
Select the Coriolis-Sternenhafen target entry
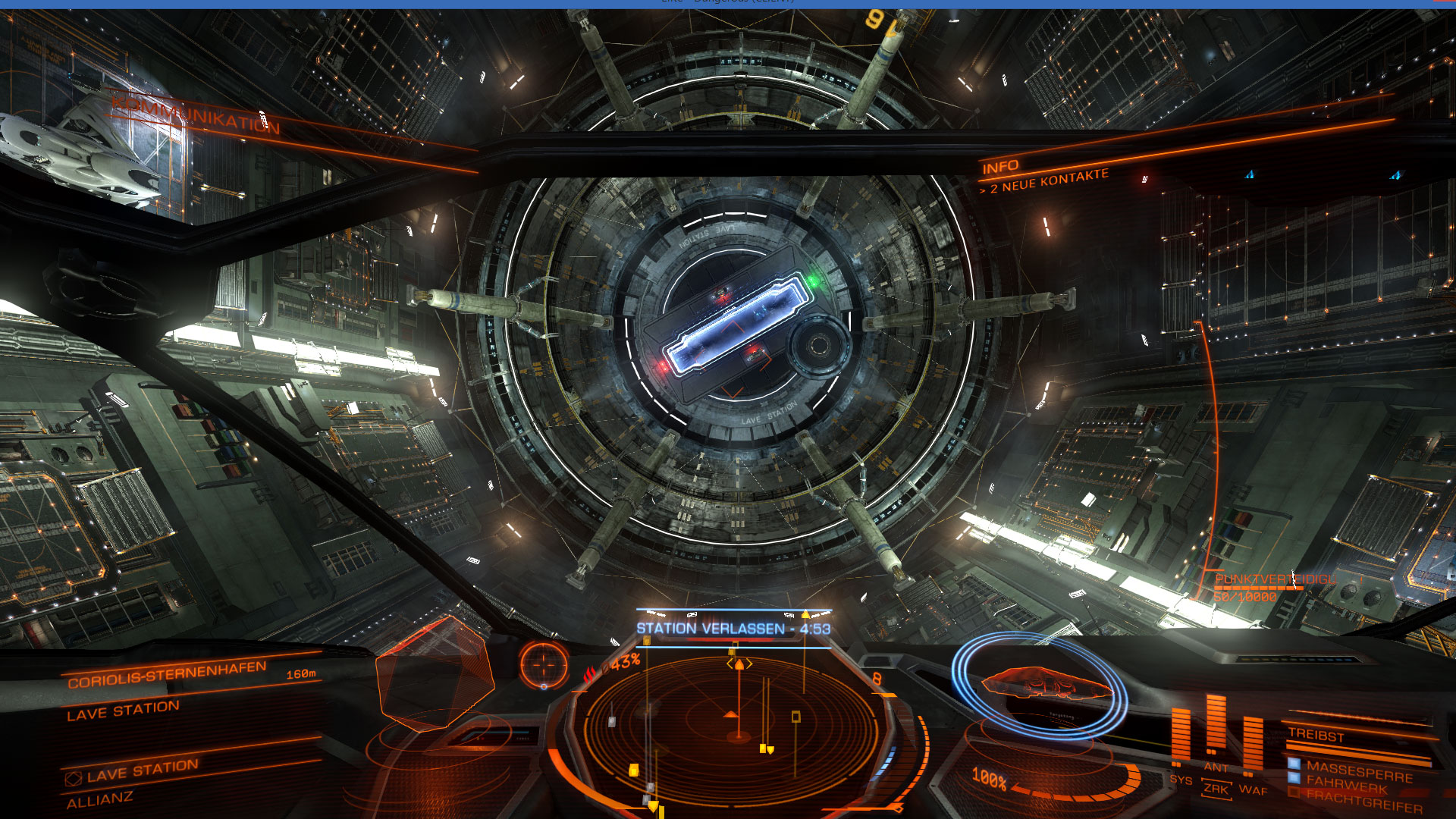167,673
